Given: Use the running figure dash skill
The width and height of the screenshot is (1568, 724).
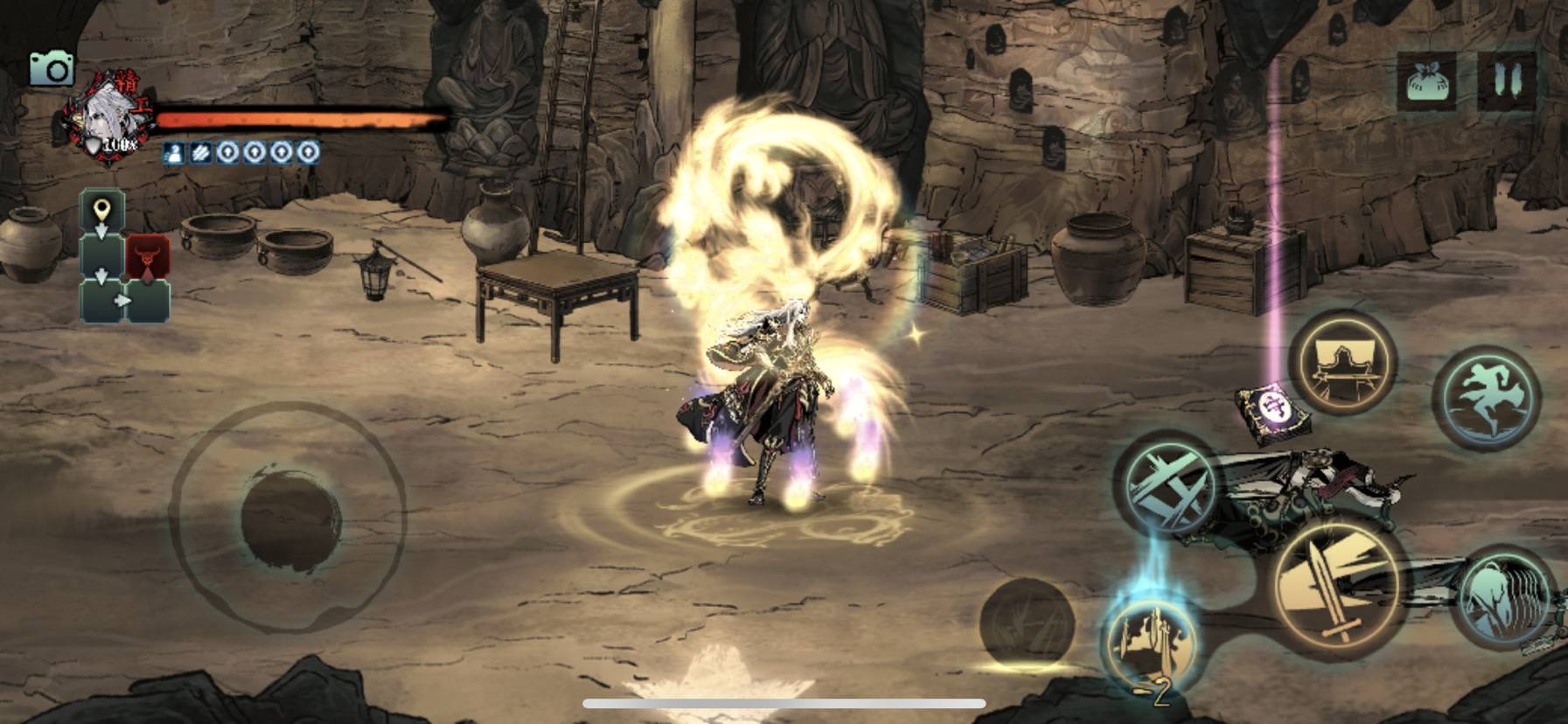Looking at the screenshot, I should [1487, 398].
